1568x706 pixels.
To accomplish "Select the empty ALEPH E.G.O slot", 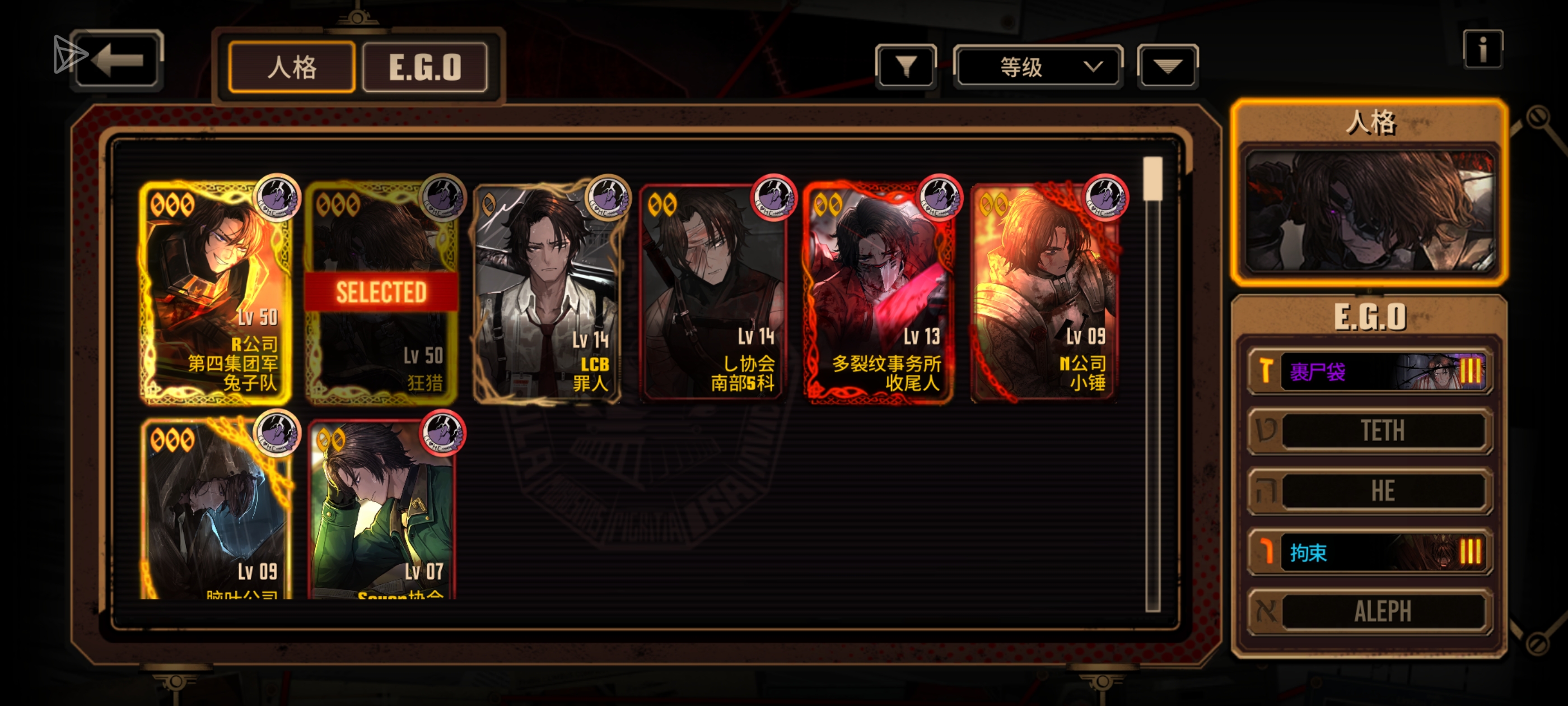I will click(x=1370, y=611).
